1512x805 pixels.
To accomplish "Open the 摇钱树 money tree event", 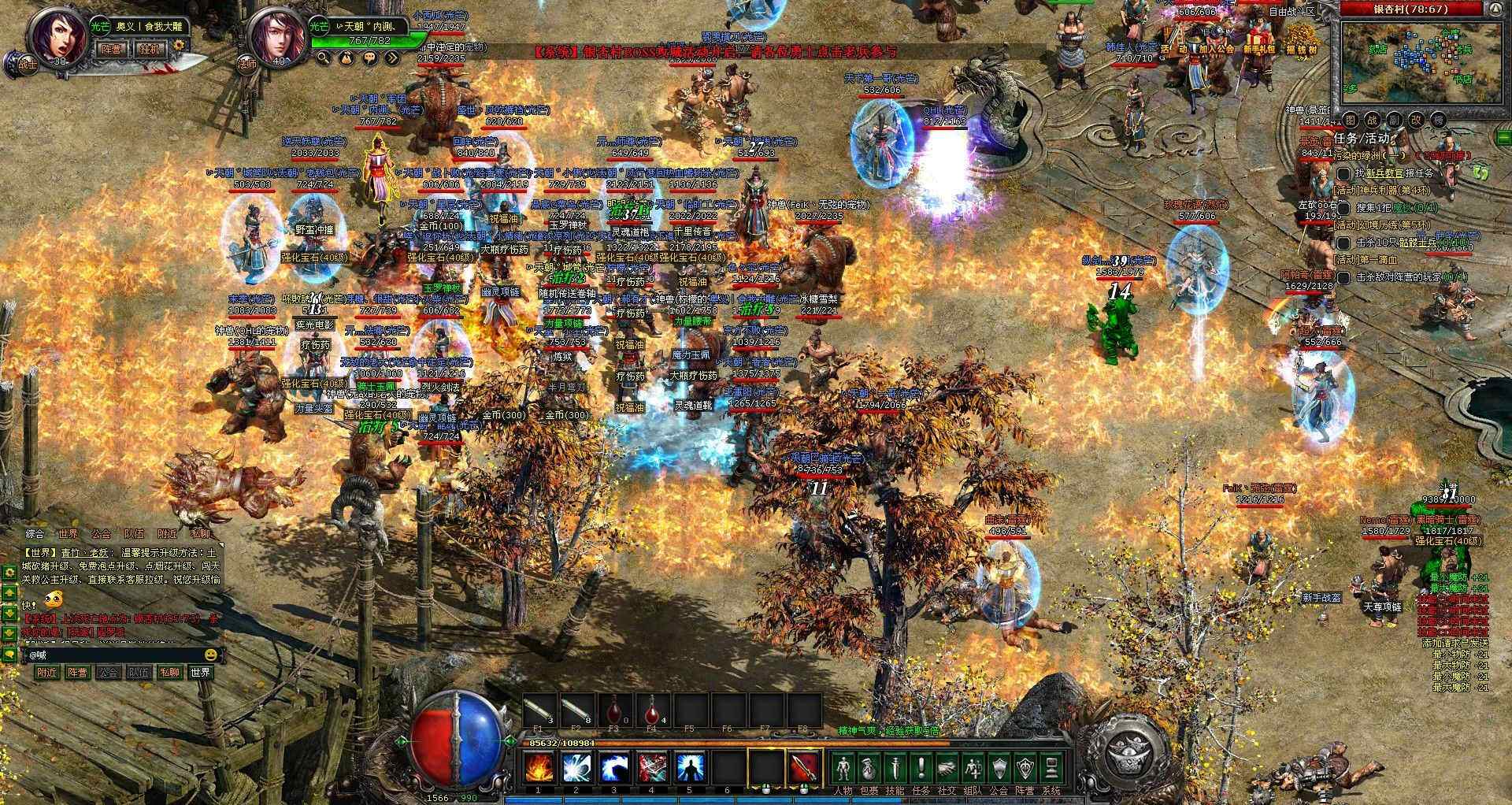I will tap(1302, 48).
